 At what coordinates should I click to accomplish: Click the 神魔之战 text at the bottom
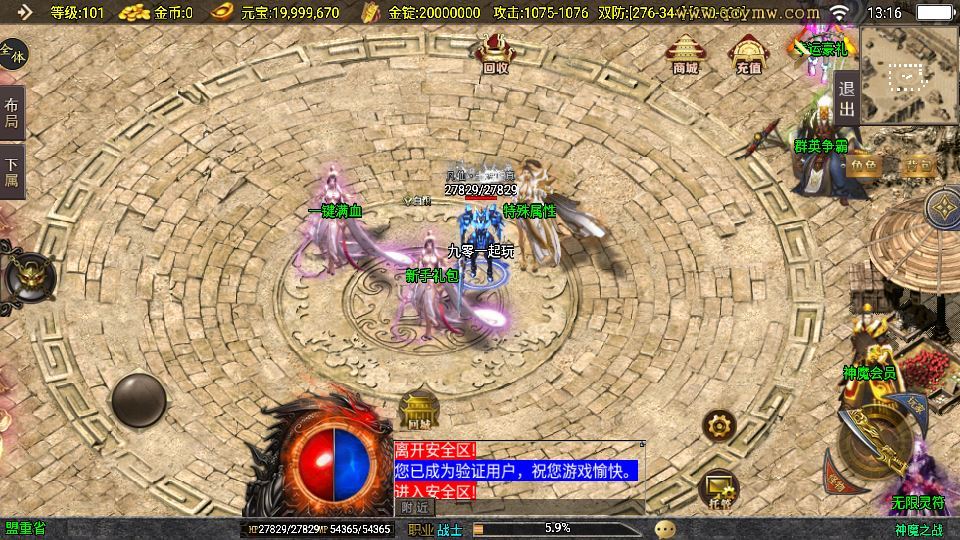tap(918, 529)
